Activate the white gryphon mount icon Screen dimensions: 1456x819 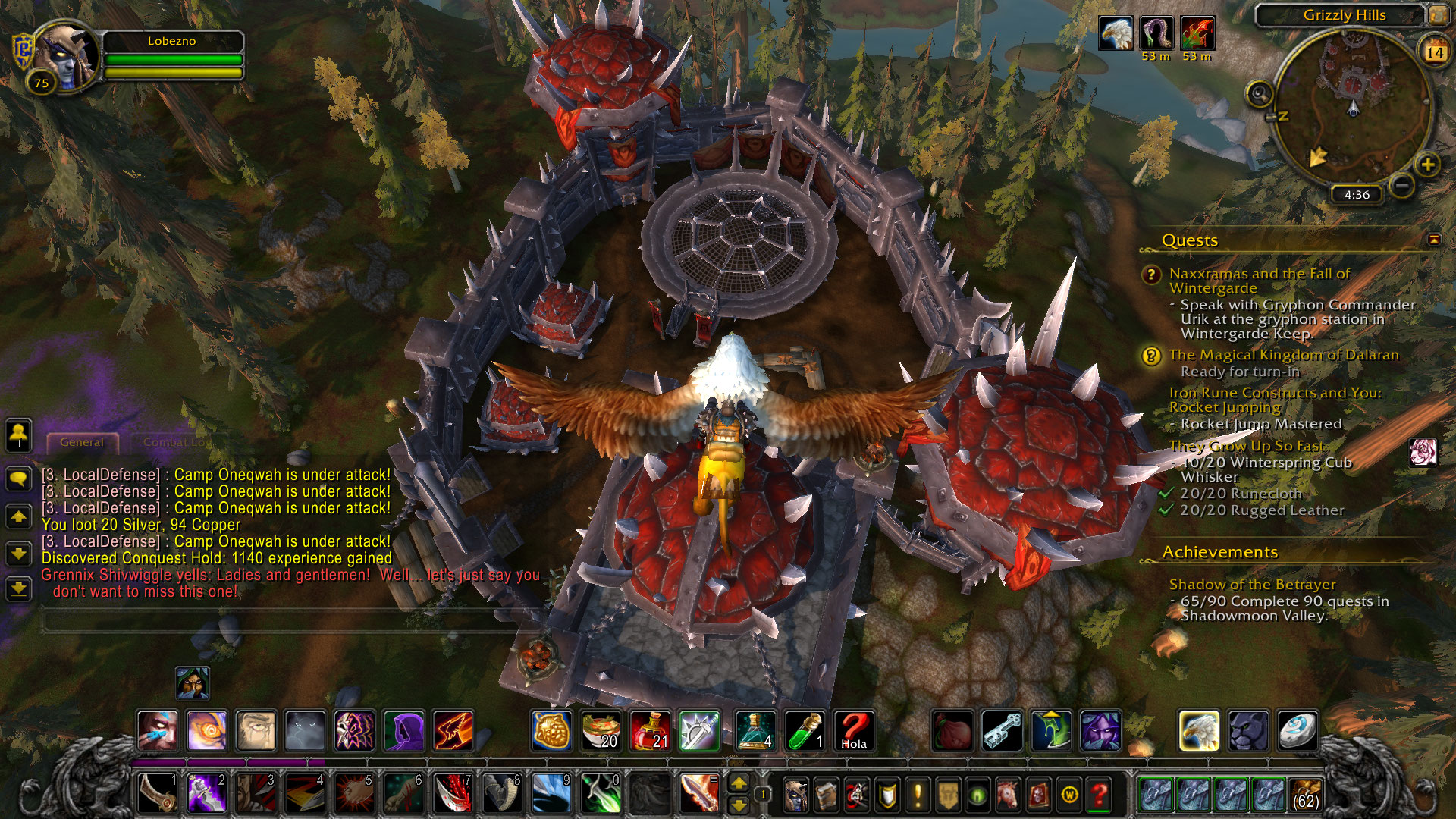(1199, 731)
